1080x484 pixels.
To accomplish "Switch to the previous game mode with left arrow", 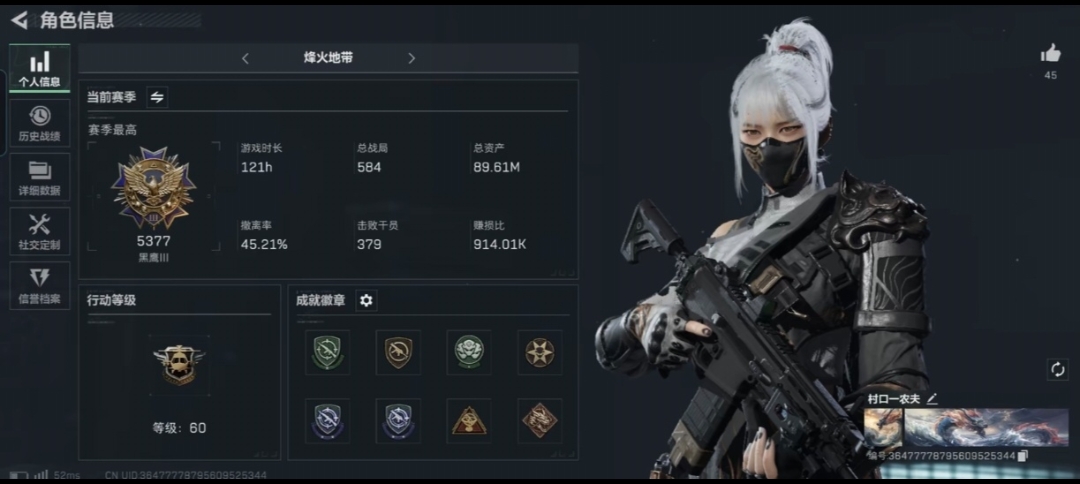I will [245, 59].
